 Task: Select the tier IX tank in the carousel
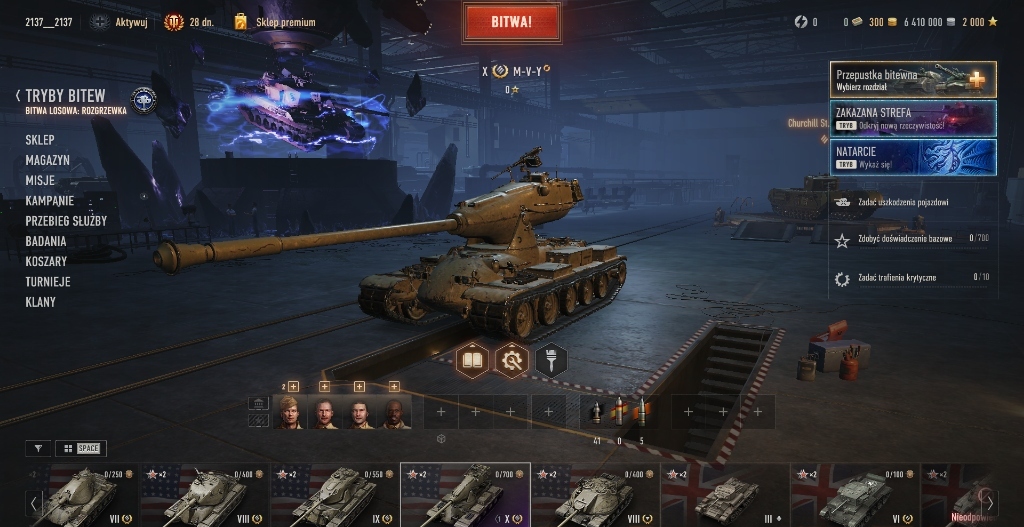point(335,494)
